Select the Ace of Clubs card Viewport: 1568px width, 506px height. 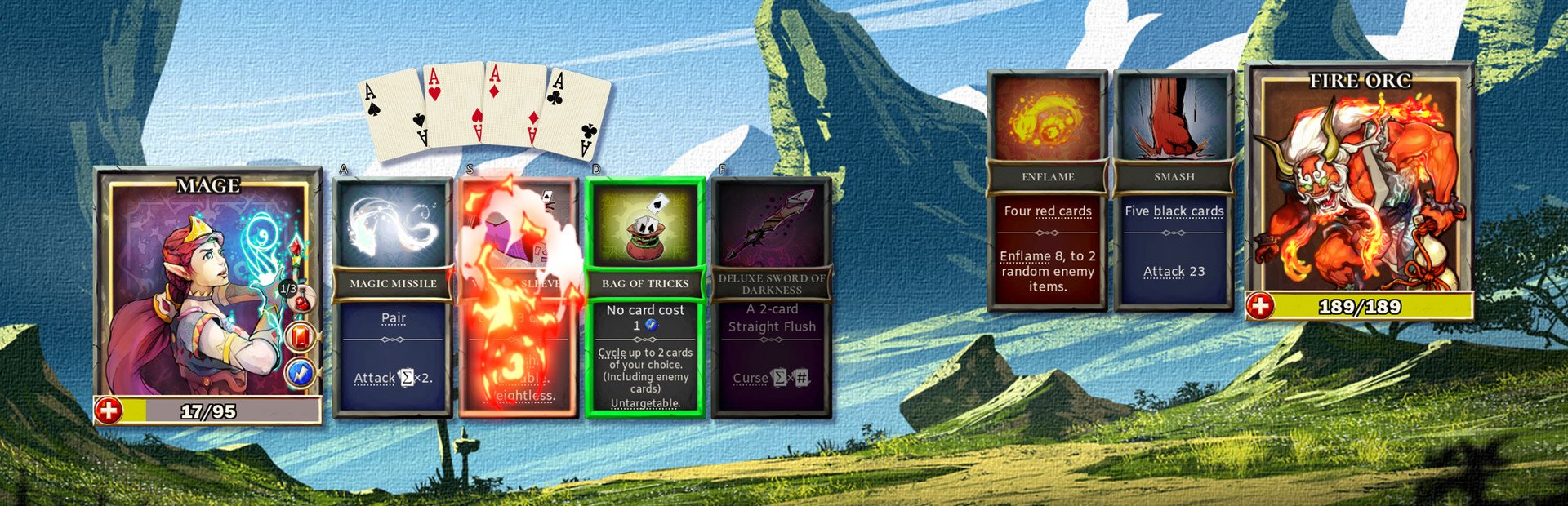pos(576,114)
